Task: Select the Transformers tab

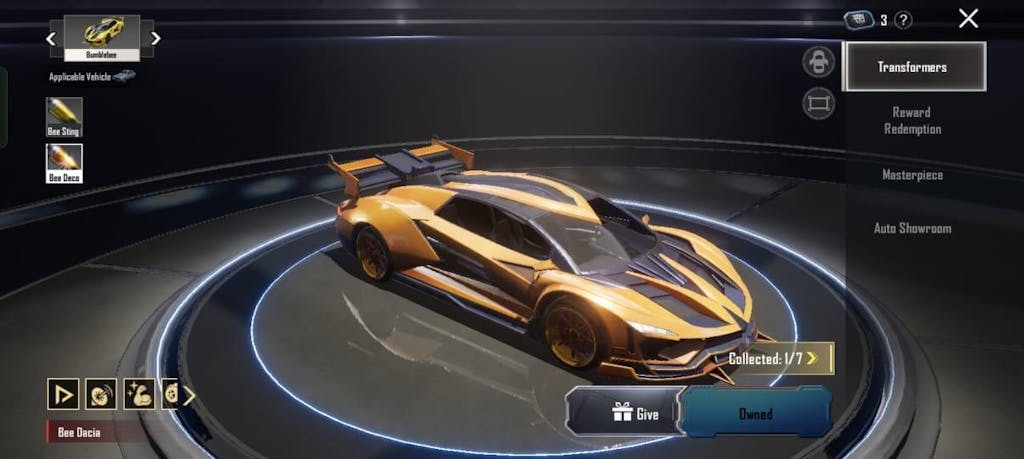Action: pyautogui.click(x=913, y=67)
